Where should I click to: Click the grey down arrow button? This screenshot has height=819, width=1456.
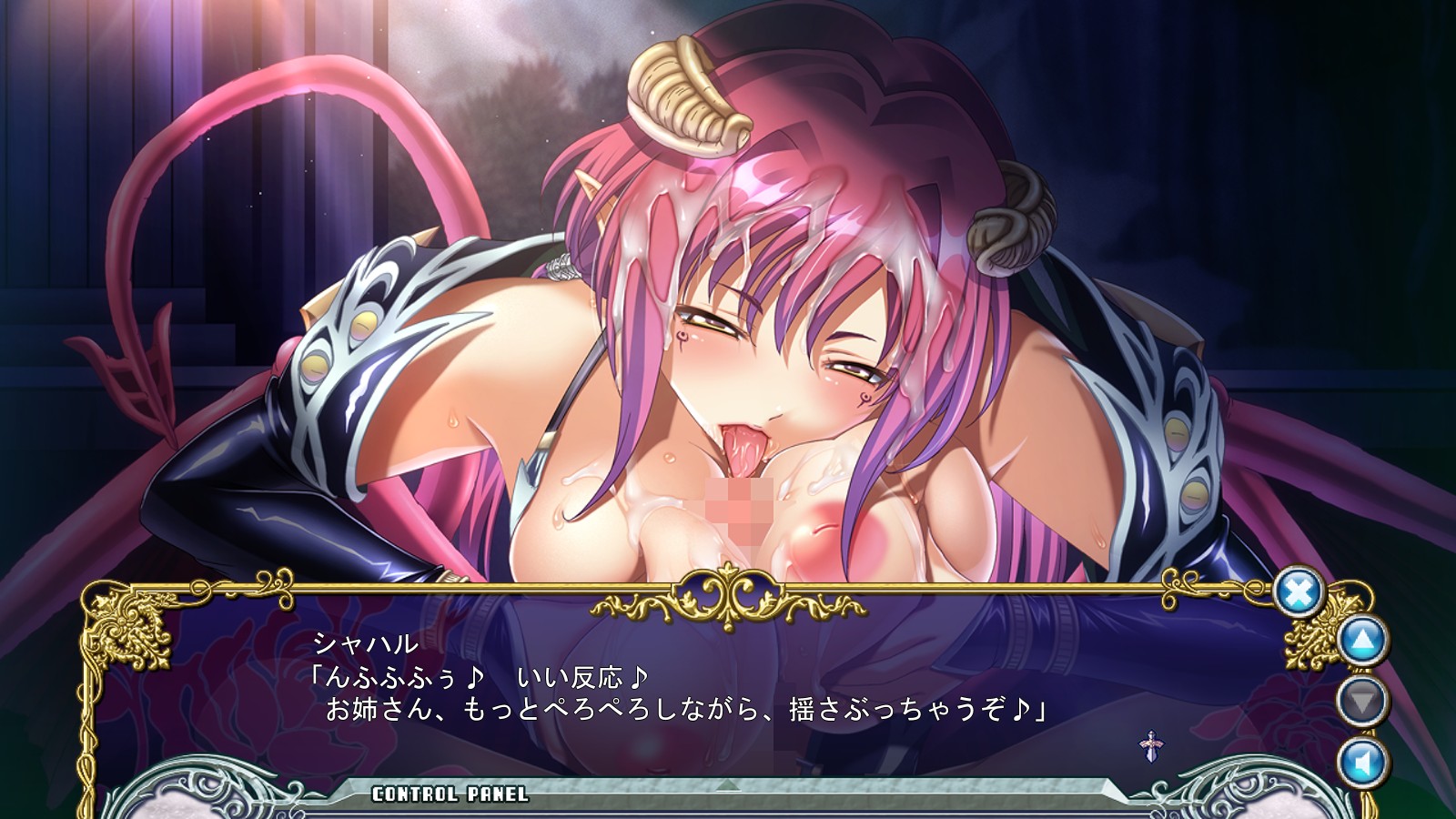[x=1362, y=701]
